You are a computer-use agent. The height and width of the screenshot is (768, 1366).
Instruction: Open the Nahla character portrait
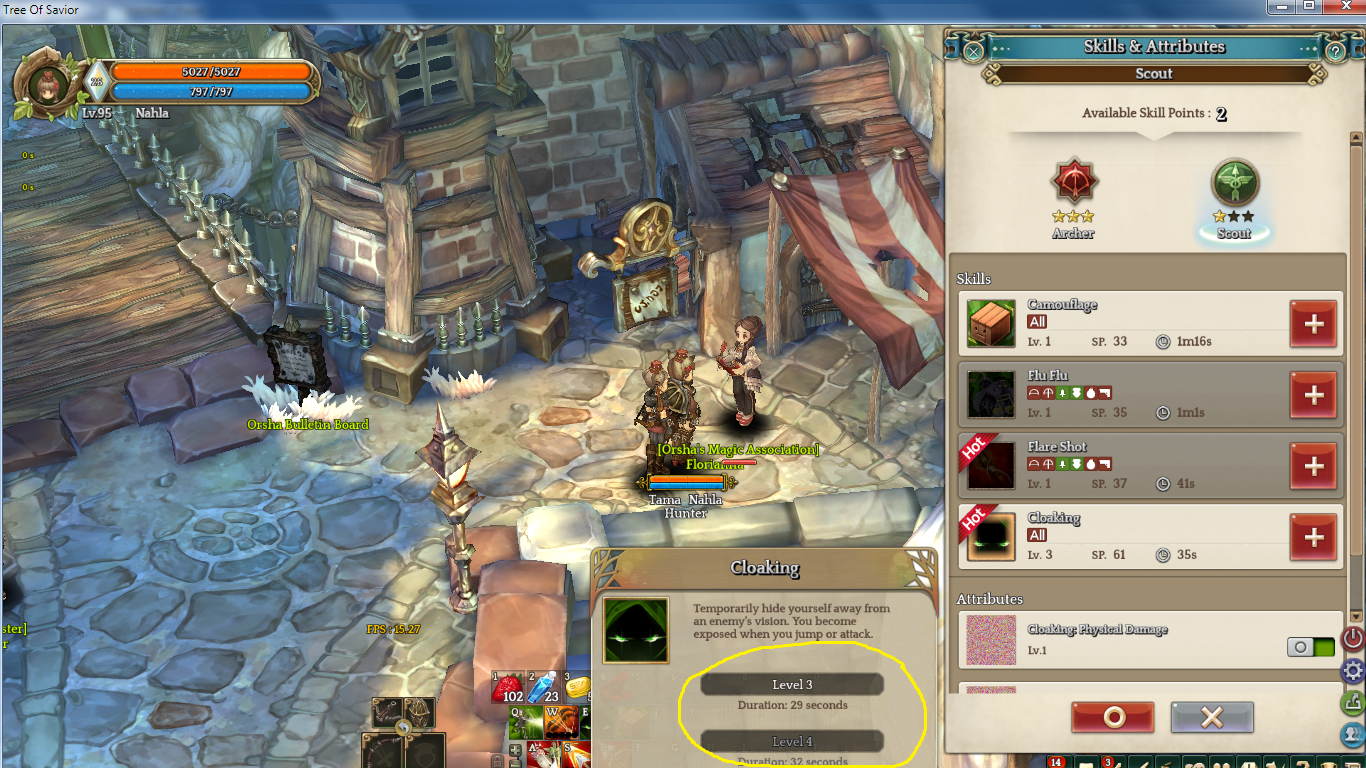click(x=46, y=83)
